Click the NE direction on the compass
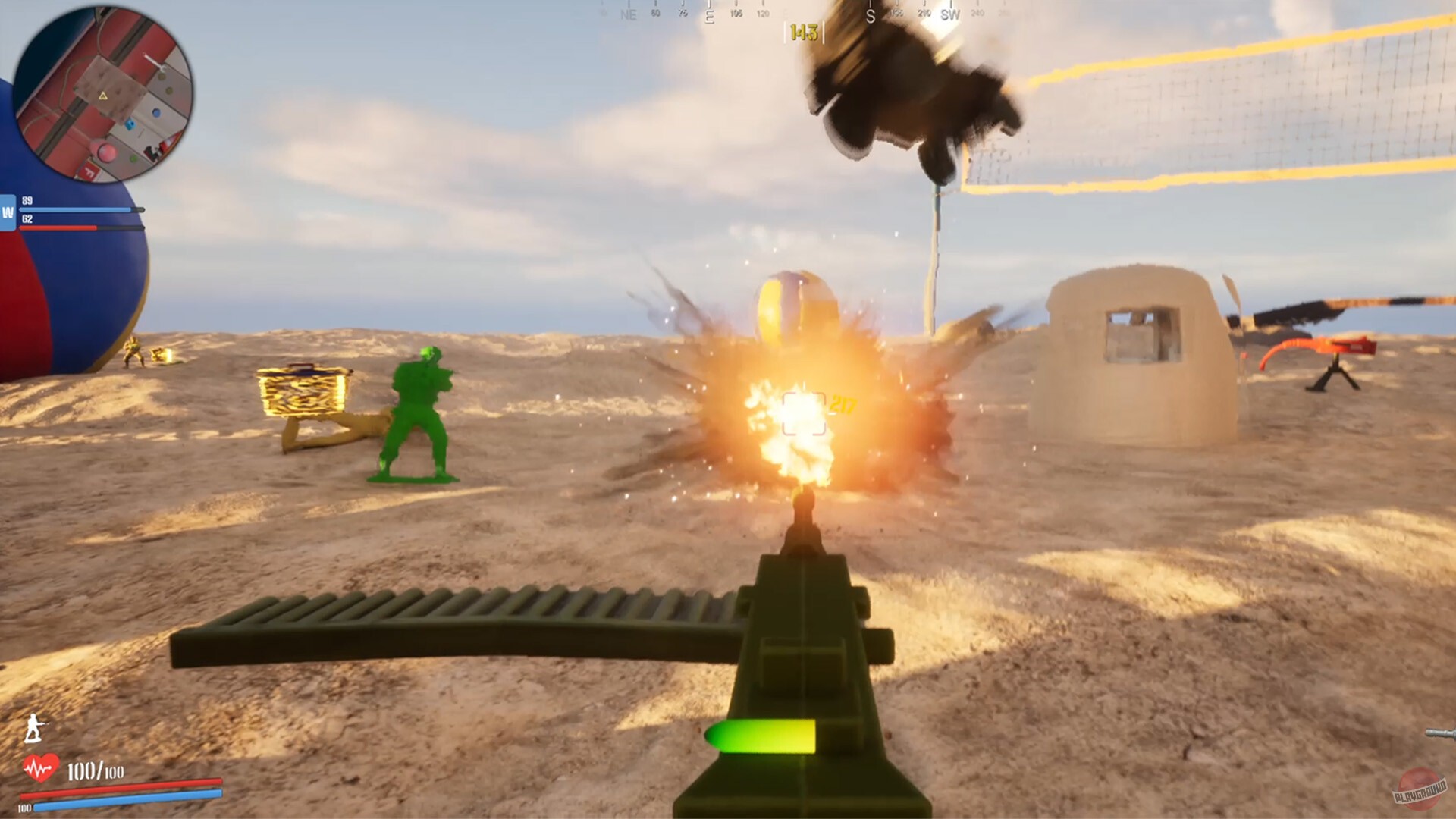 coord(629,13)
